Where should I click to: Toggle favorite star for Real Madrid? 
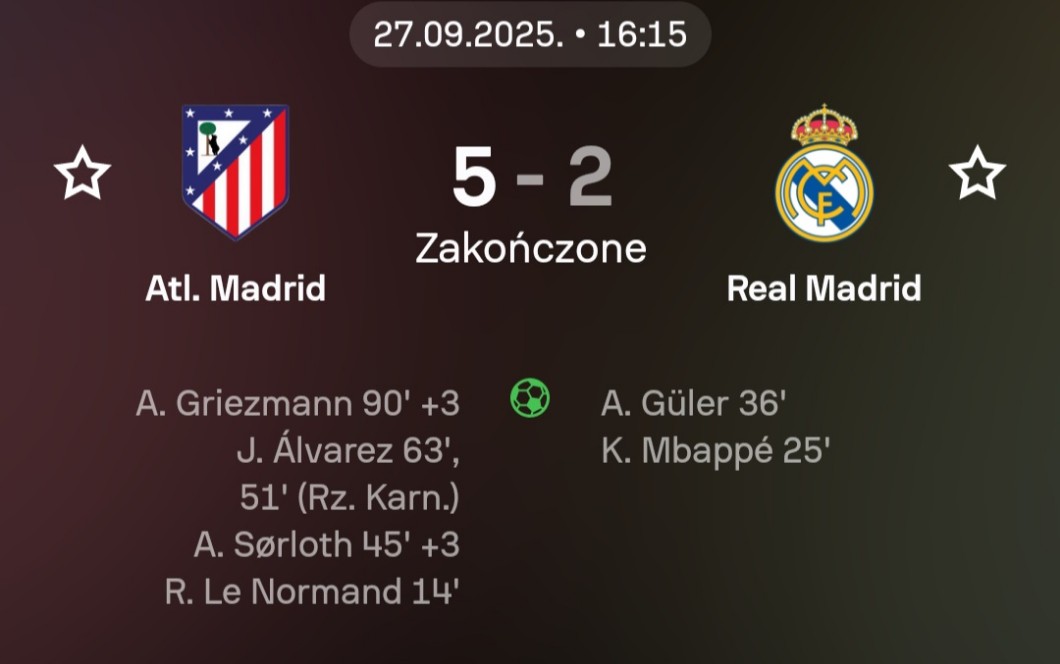[977, 173]
